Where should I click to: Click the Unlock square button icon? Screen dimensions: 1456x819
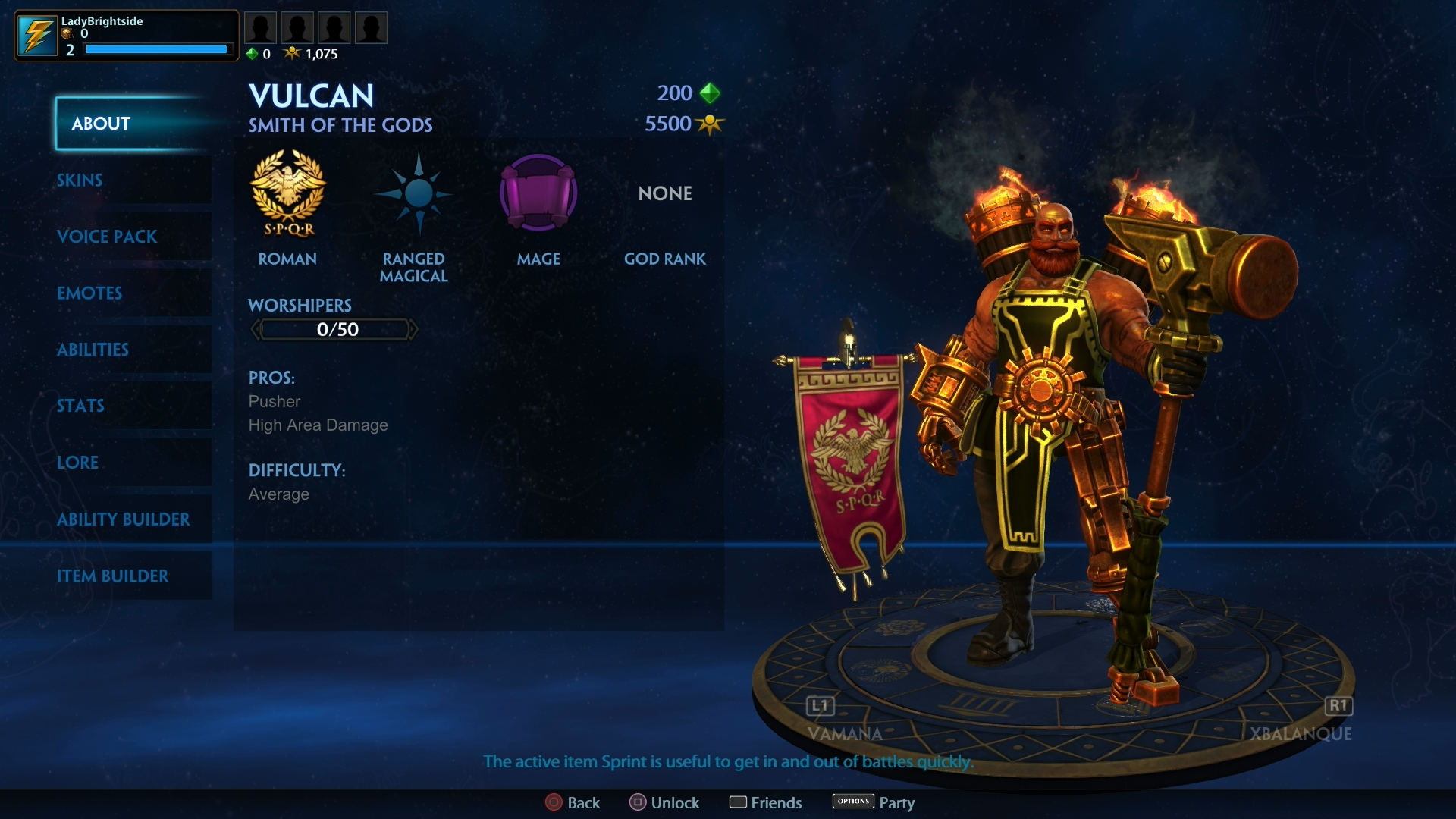point(637,802)
